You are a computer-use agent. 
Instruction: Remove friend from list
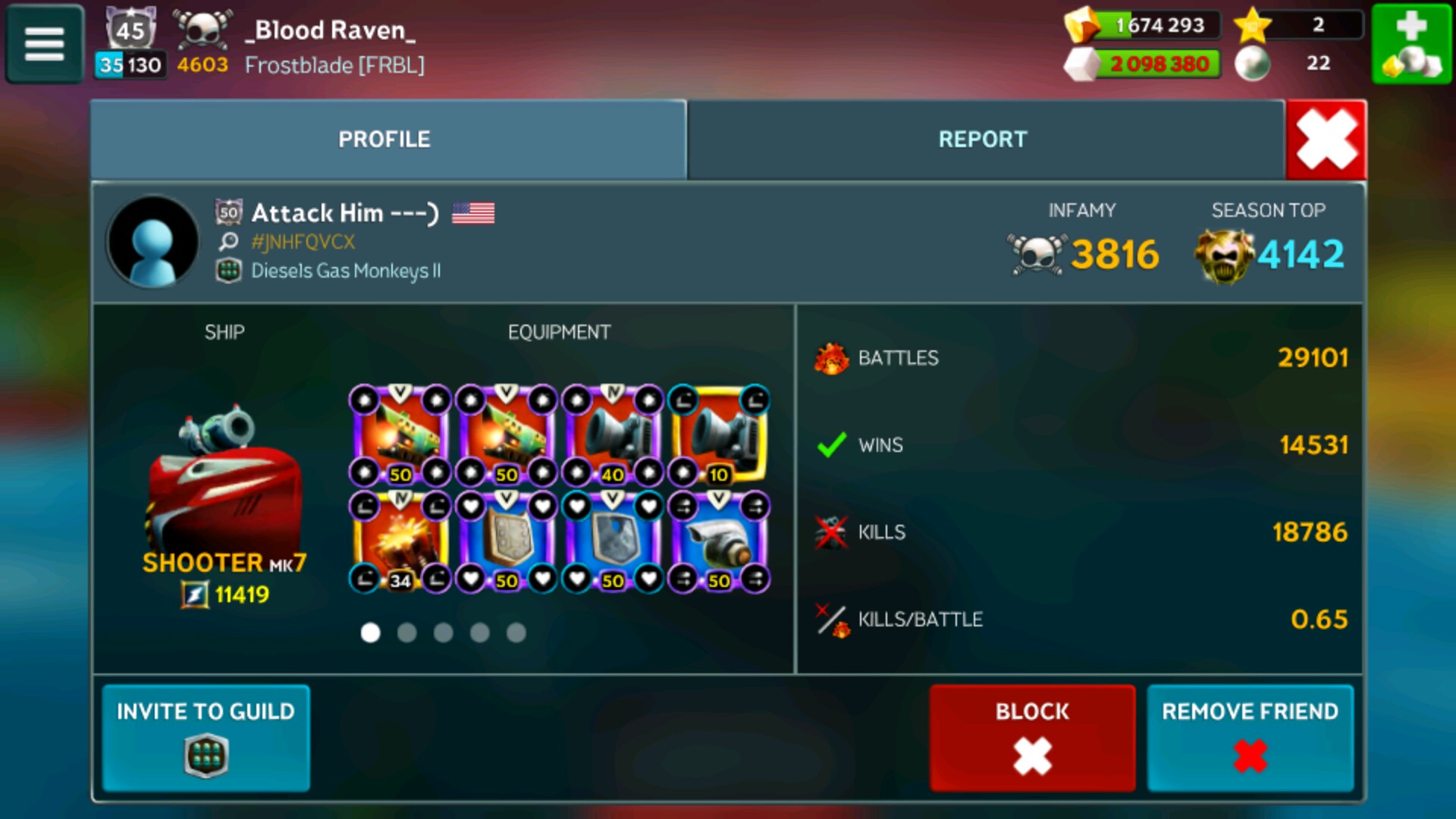(1250, 737)
